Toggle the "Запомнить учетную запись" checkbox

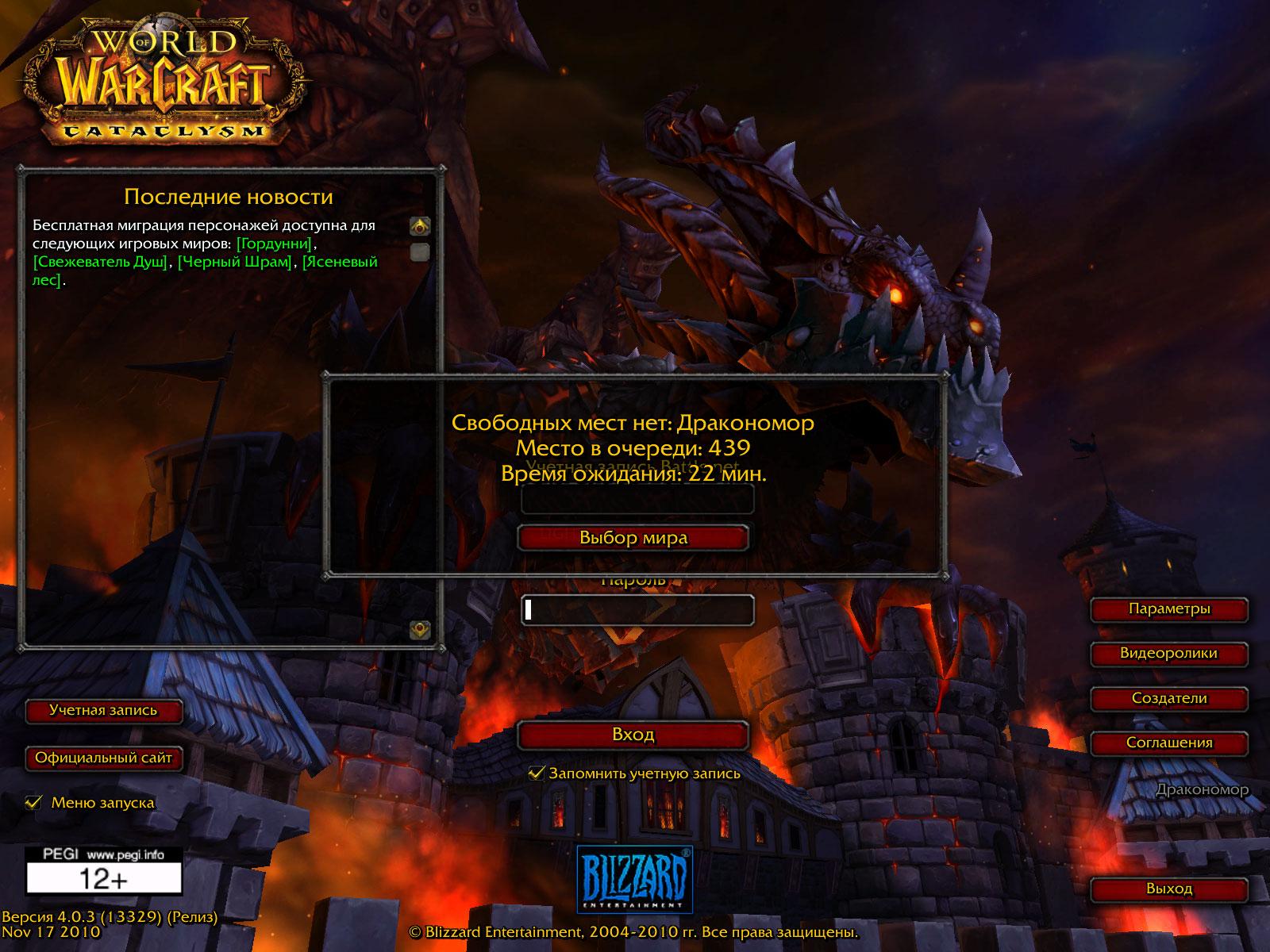point(537,773)
